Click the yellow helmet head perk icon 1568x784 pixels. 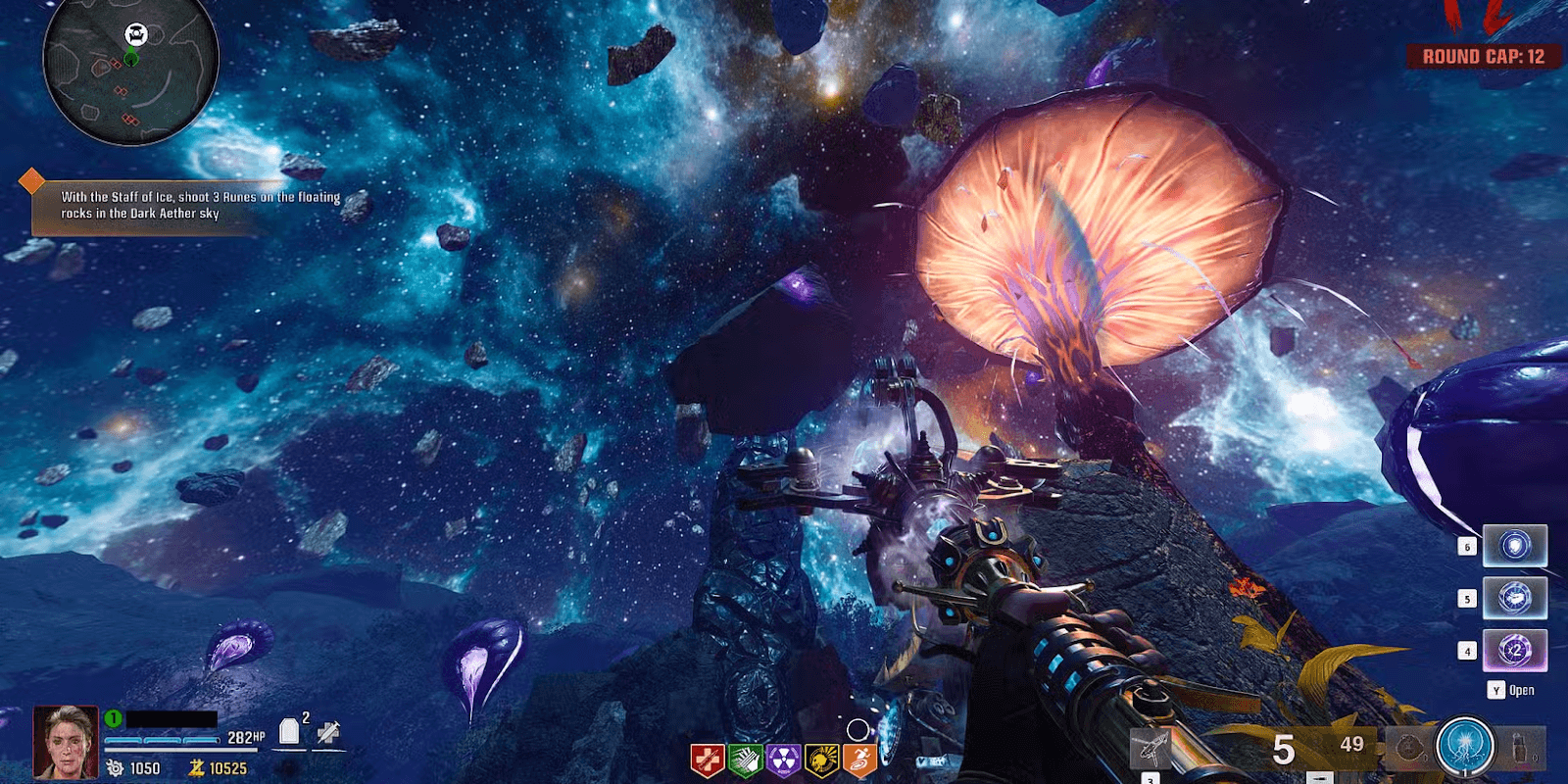[821, 759]
